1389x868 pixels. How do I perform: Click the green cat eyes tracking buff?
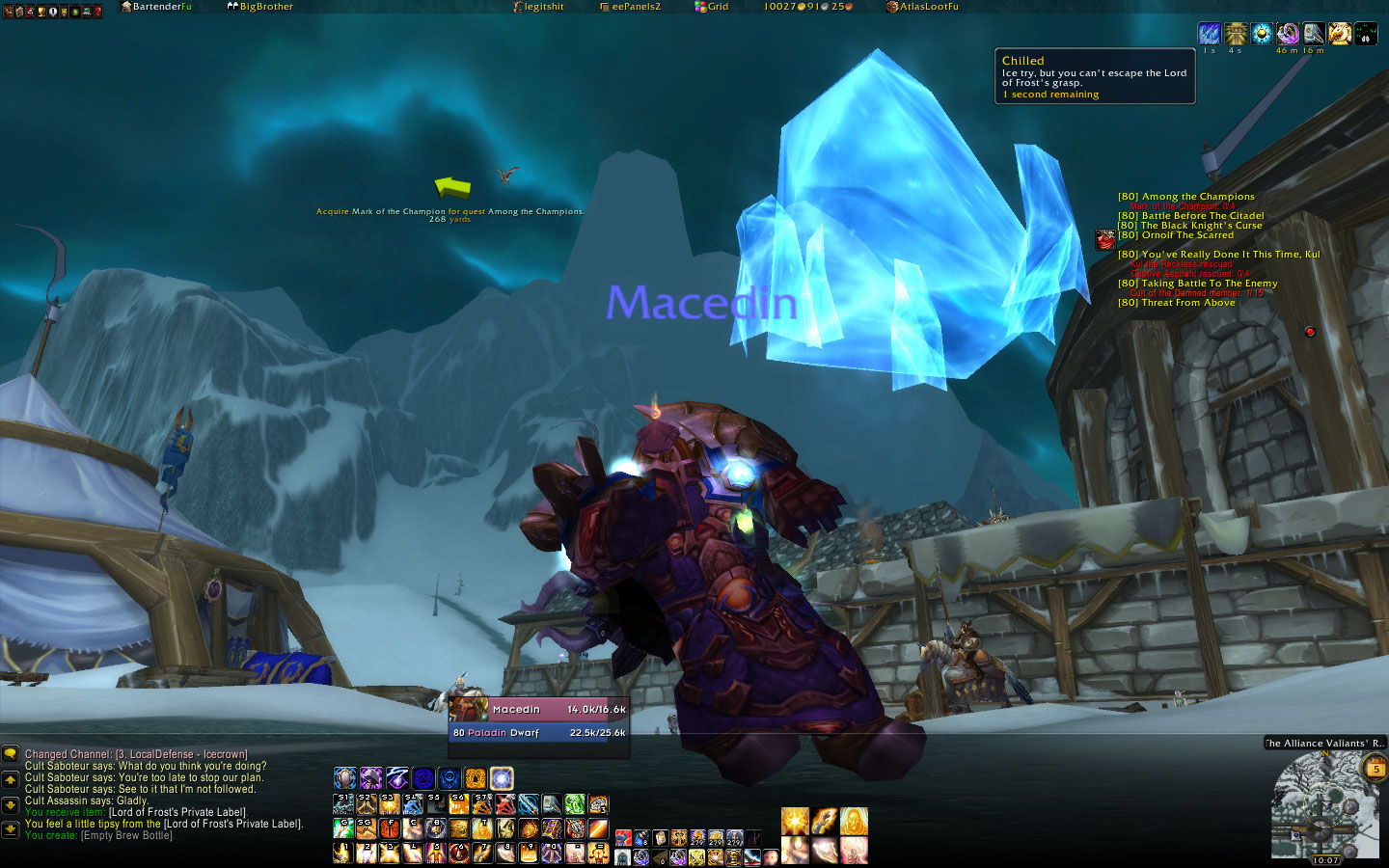point(1366,35)
